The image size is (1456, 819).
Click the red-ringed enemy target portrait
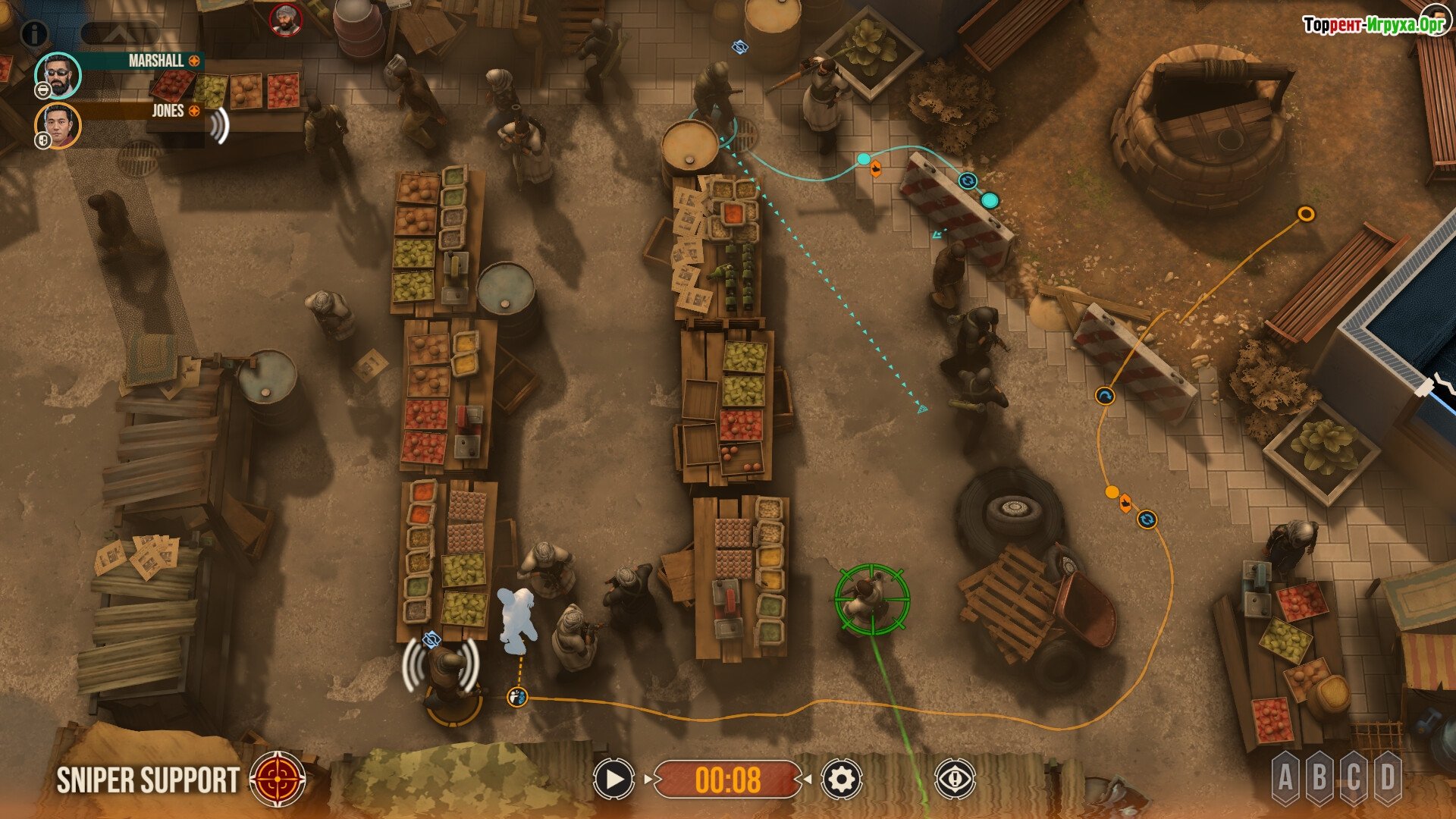(x=286, y=20)
